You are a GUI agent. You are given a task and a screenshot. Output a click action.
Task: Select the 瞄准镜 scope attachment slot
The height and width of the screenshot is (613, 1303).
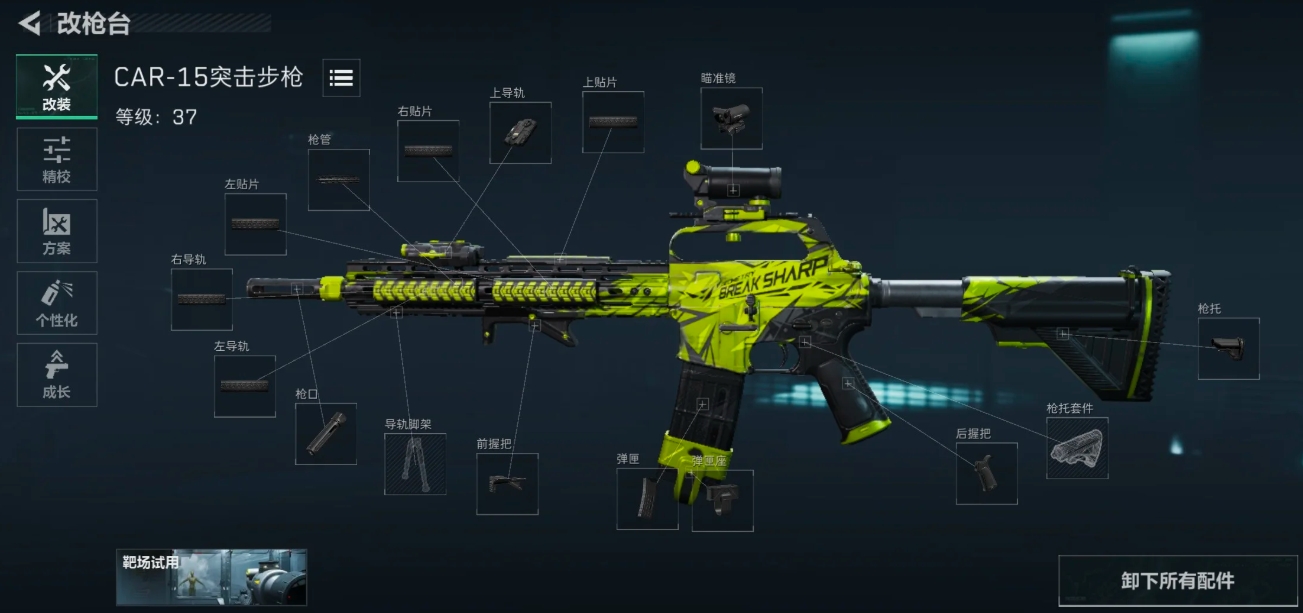point(731,119)
